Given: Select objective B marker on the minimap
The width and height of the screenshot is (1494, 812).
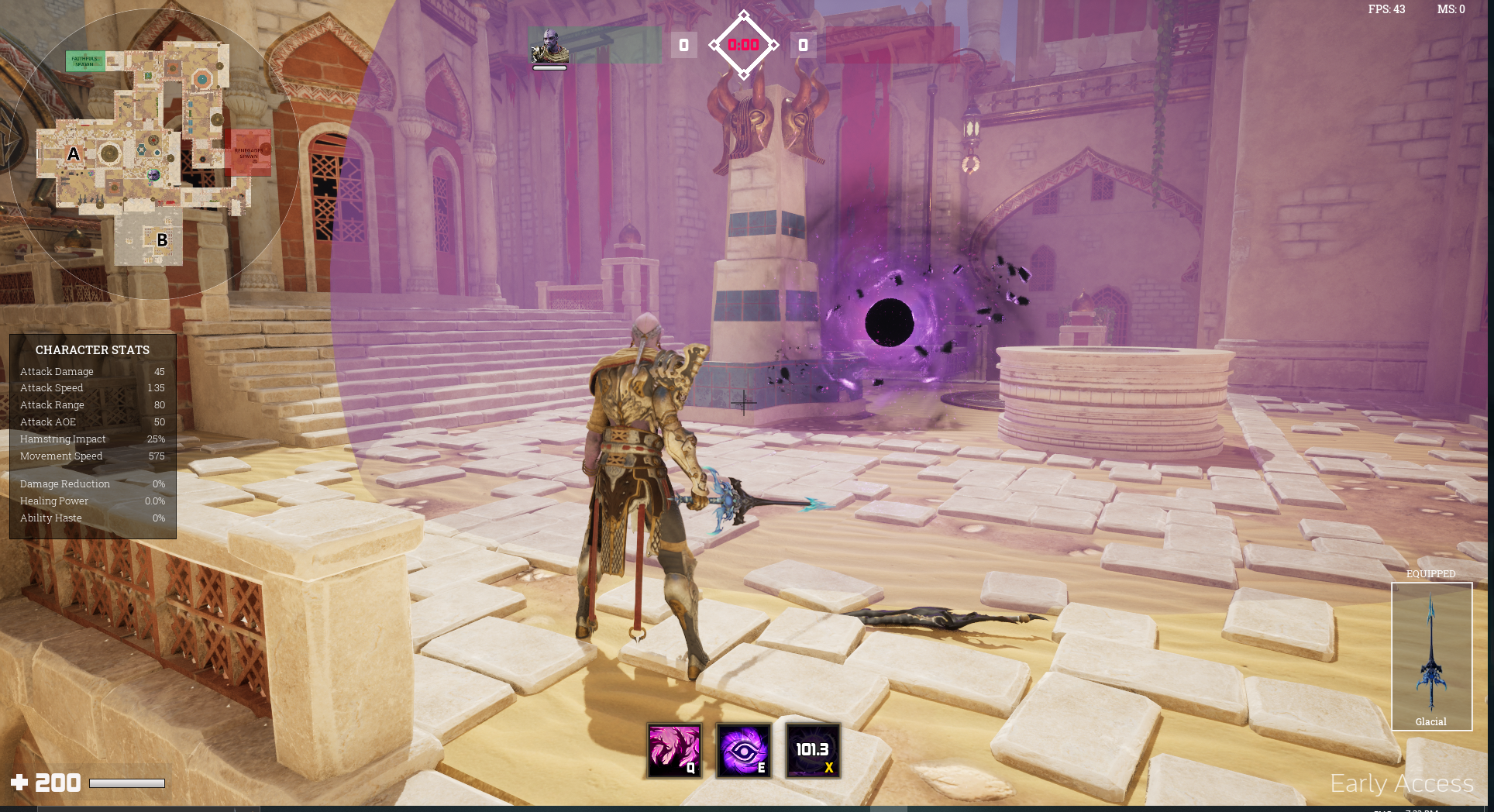Looking at the screenshot, I should pos(162,240).
